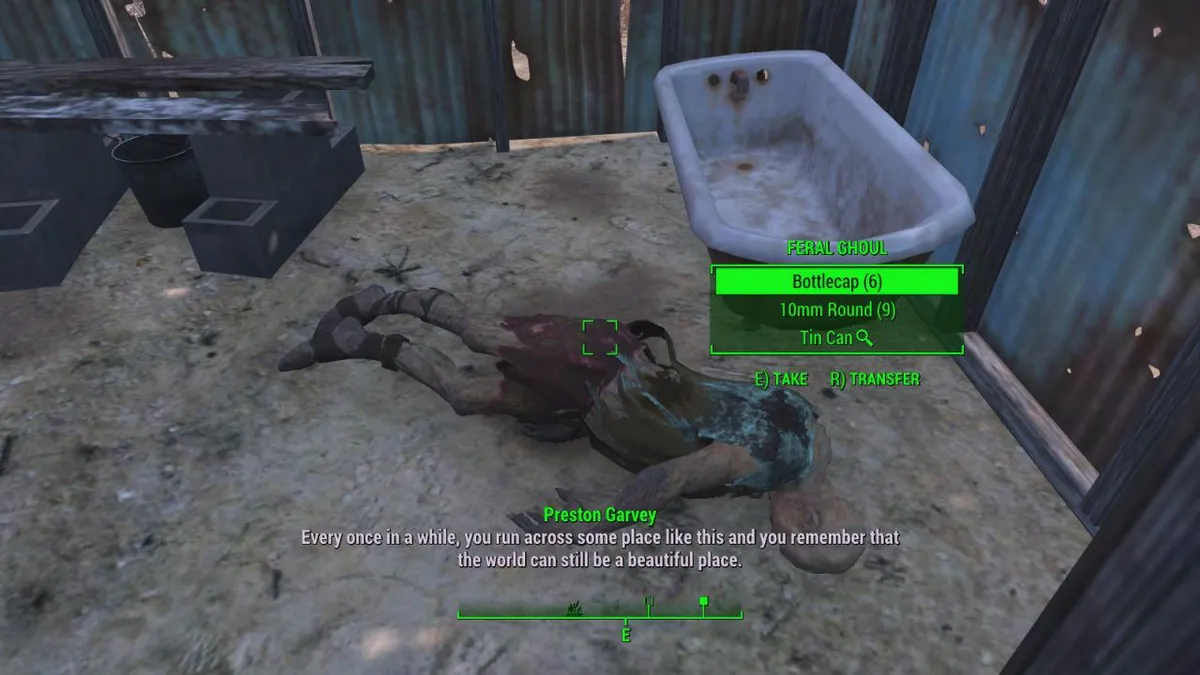Choose the Tin Can loot row
This screenshot has width=1200, height=675.
click(836, 338)
